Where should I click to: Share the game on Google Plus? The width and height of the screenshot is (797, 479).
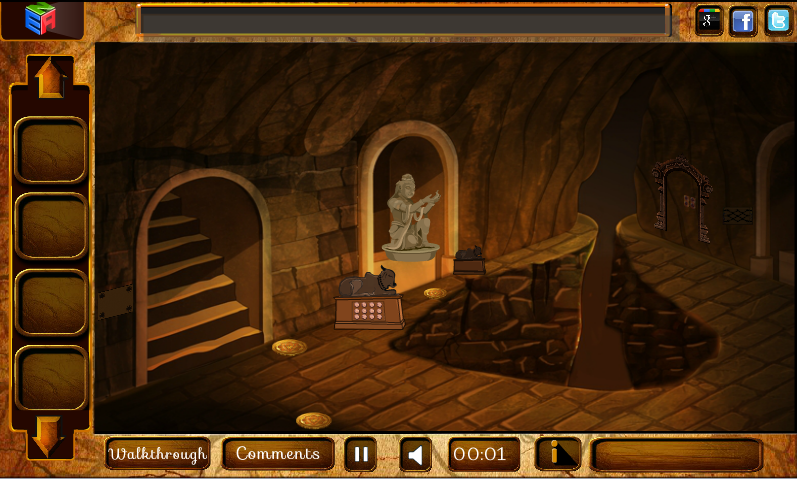pos(709,20)
